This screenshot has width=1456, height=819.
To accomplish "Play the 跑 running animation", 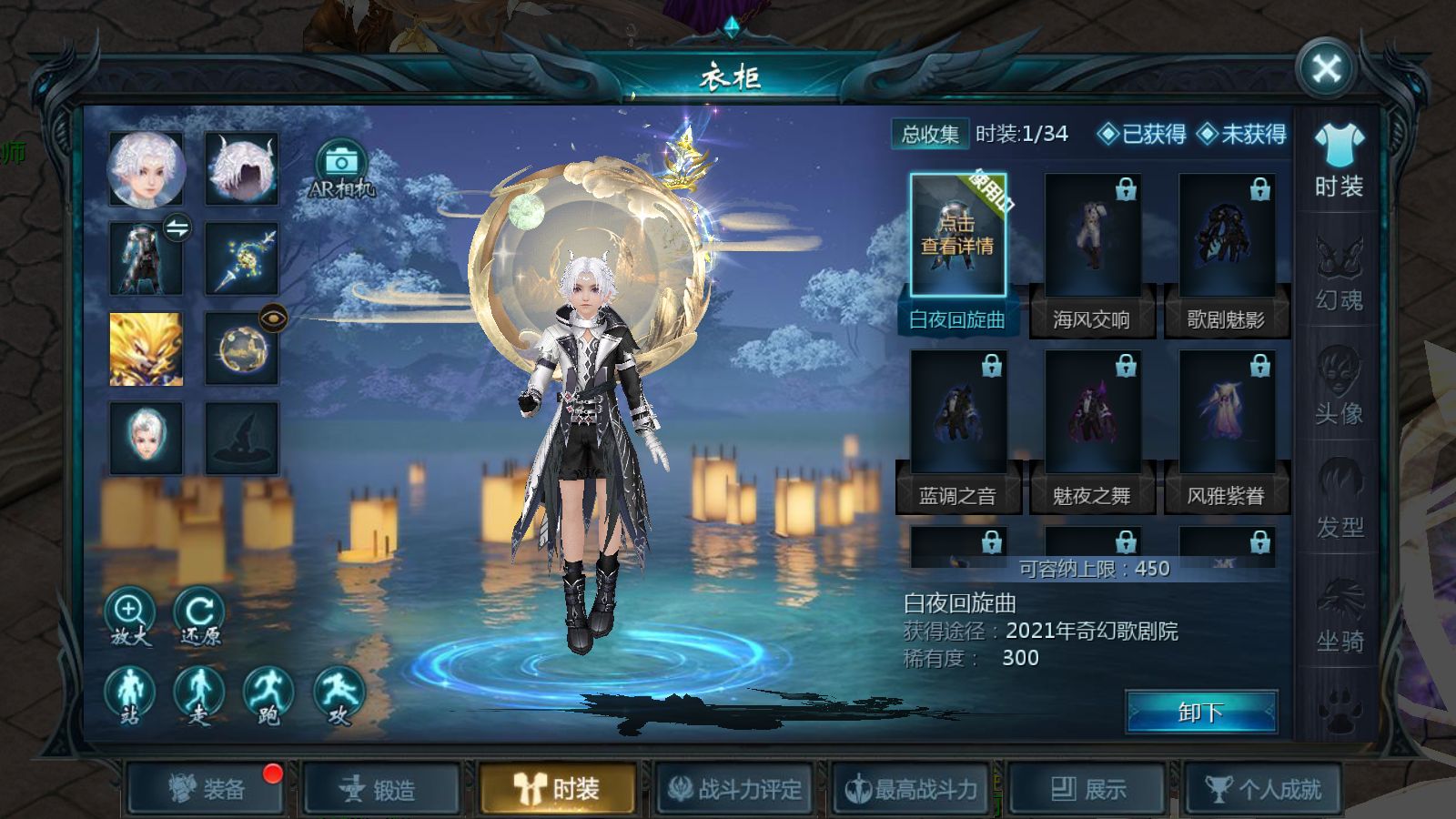I will pyautogui.click(x=268, y=696).
